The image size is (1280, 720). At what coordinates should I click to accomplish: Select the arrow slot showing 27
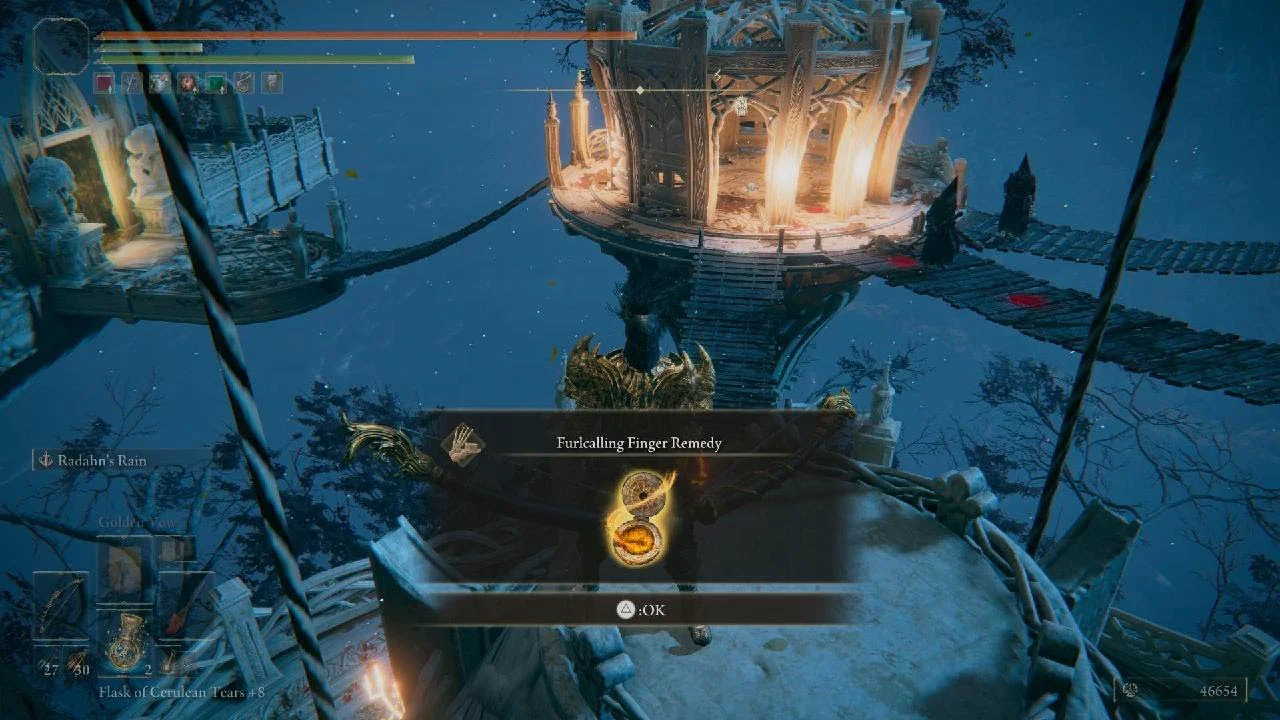[x=49, y=661]
